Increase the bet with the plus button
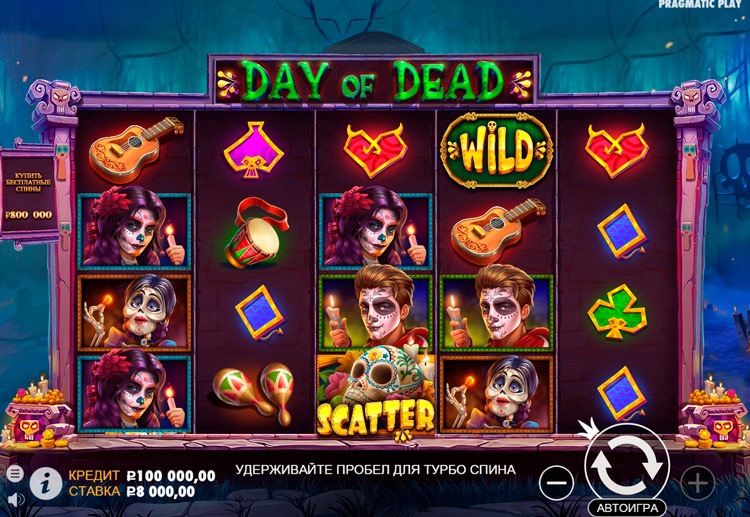Screen dimensions: 750x517 click(697, 484)
